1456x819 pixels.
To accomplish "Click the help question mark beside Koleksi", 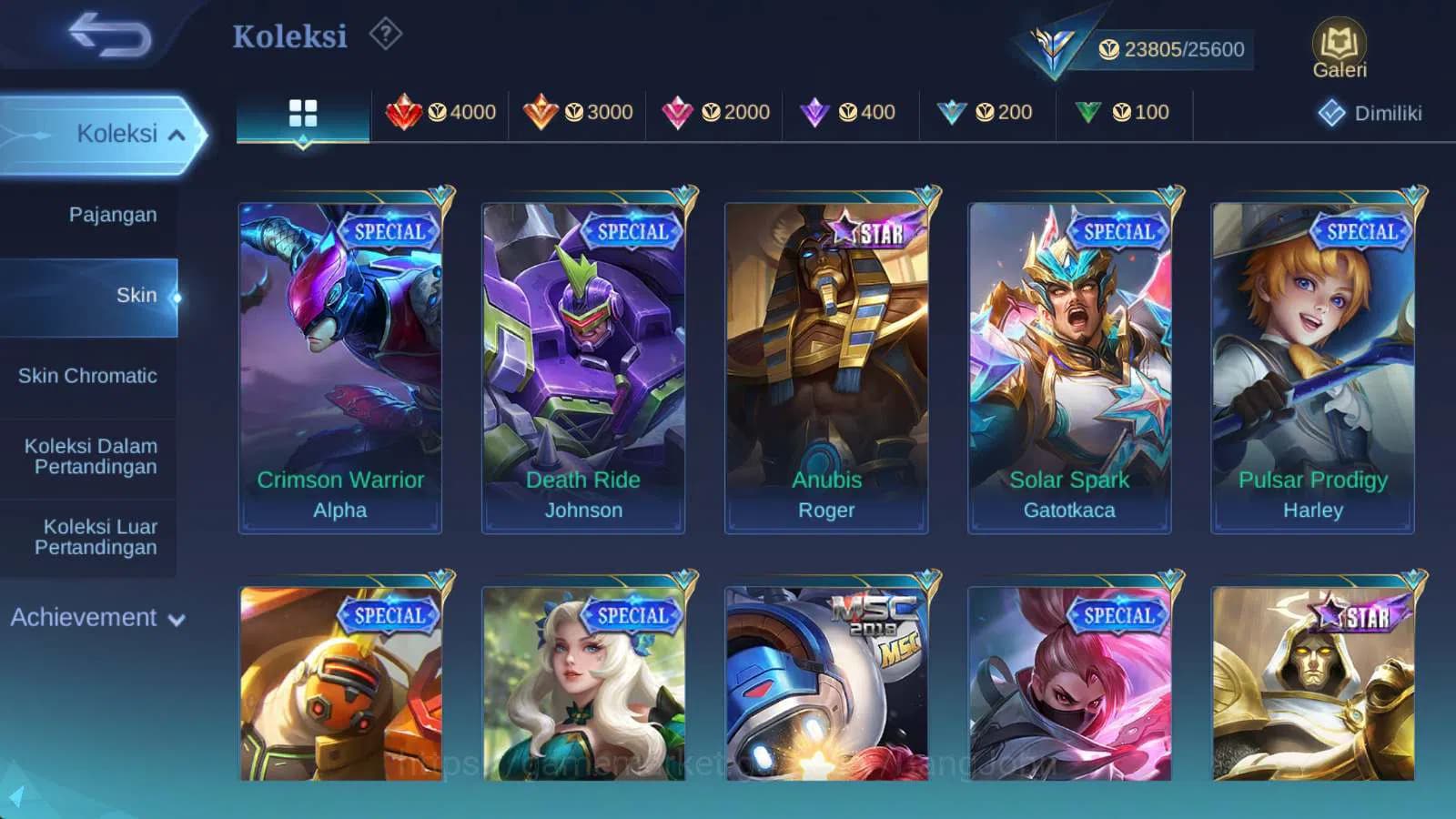I will (387, 34).
